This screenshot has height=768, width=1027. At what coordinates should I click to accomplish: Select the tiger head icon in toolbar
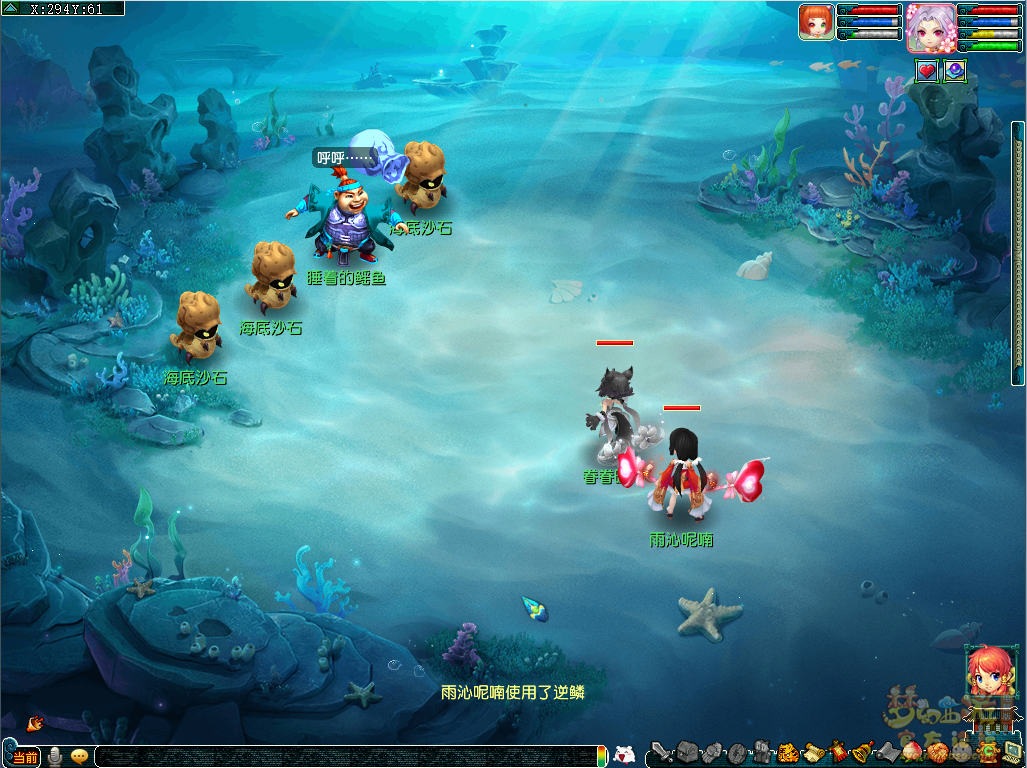(x=788, y=752)
